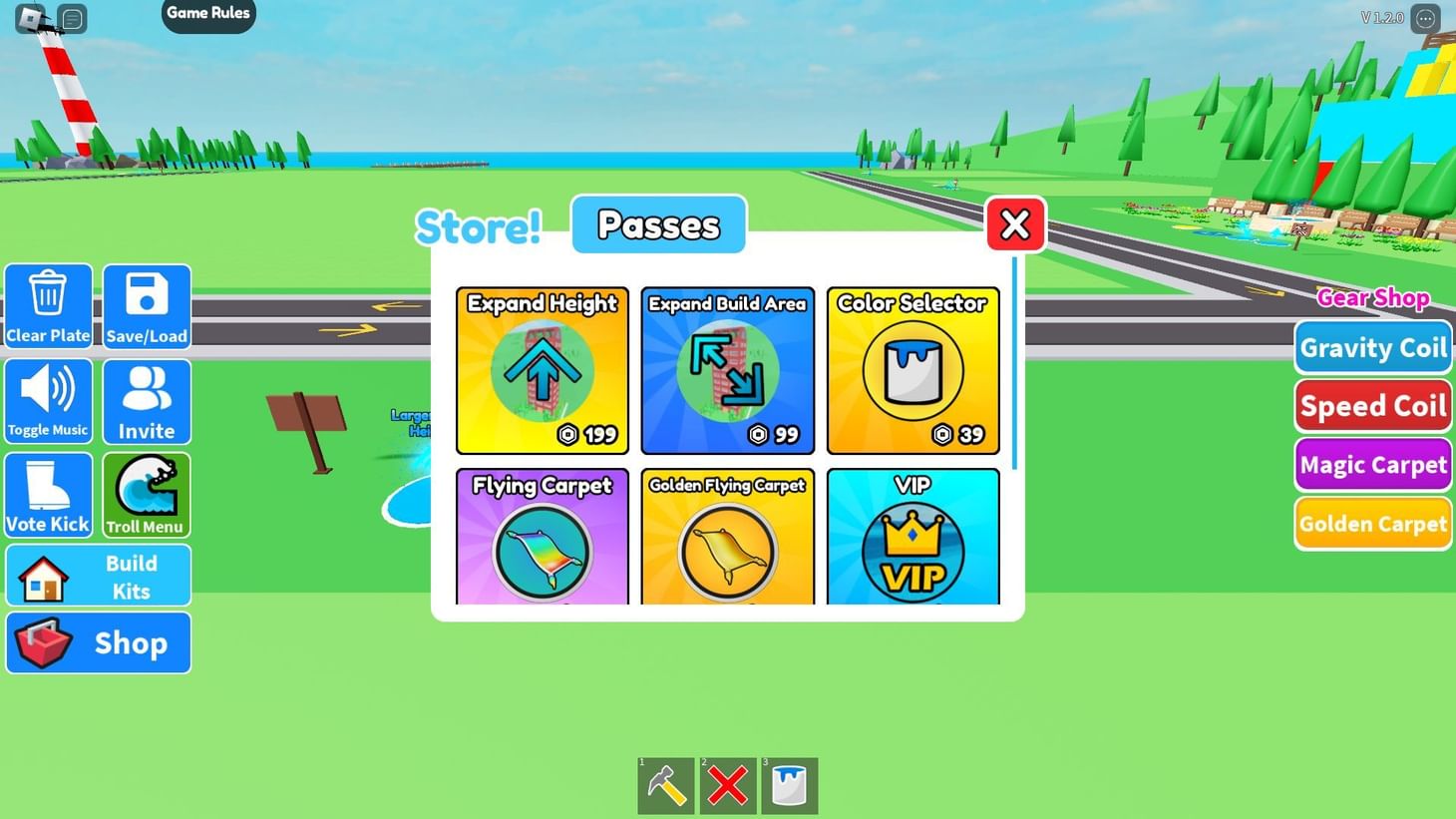Switch to the Passes tab
The height and width of the screenshot is (819, 1456).
pyautogui.click(x=658, y=224)
